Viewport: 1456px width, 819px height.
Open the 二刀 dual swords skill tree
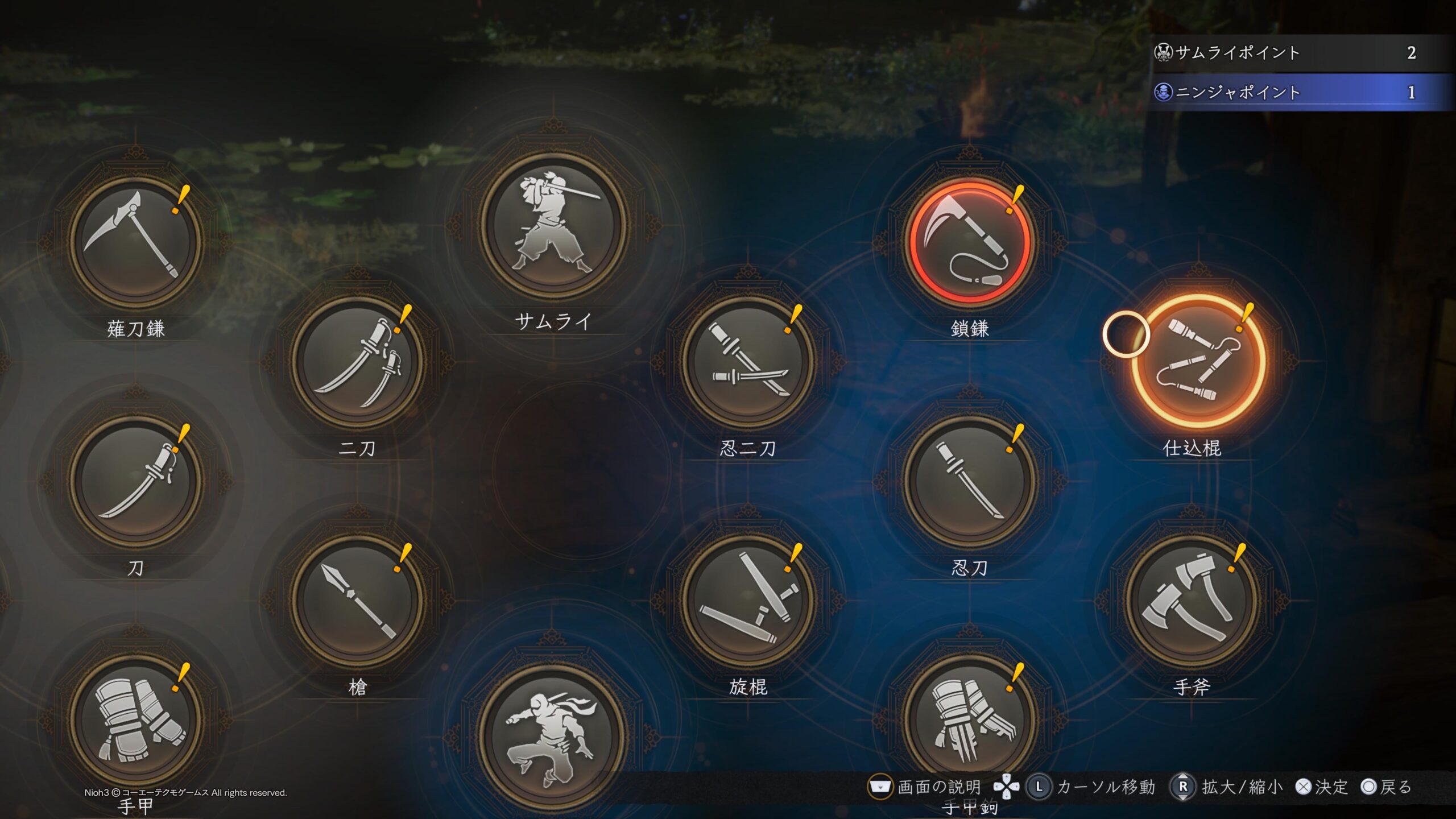[357, 361]
